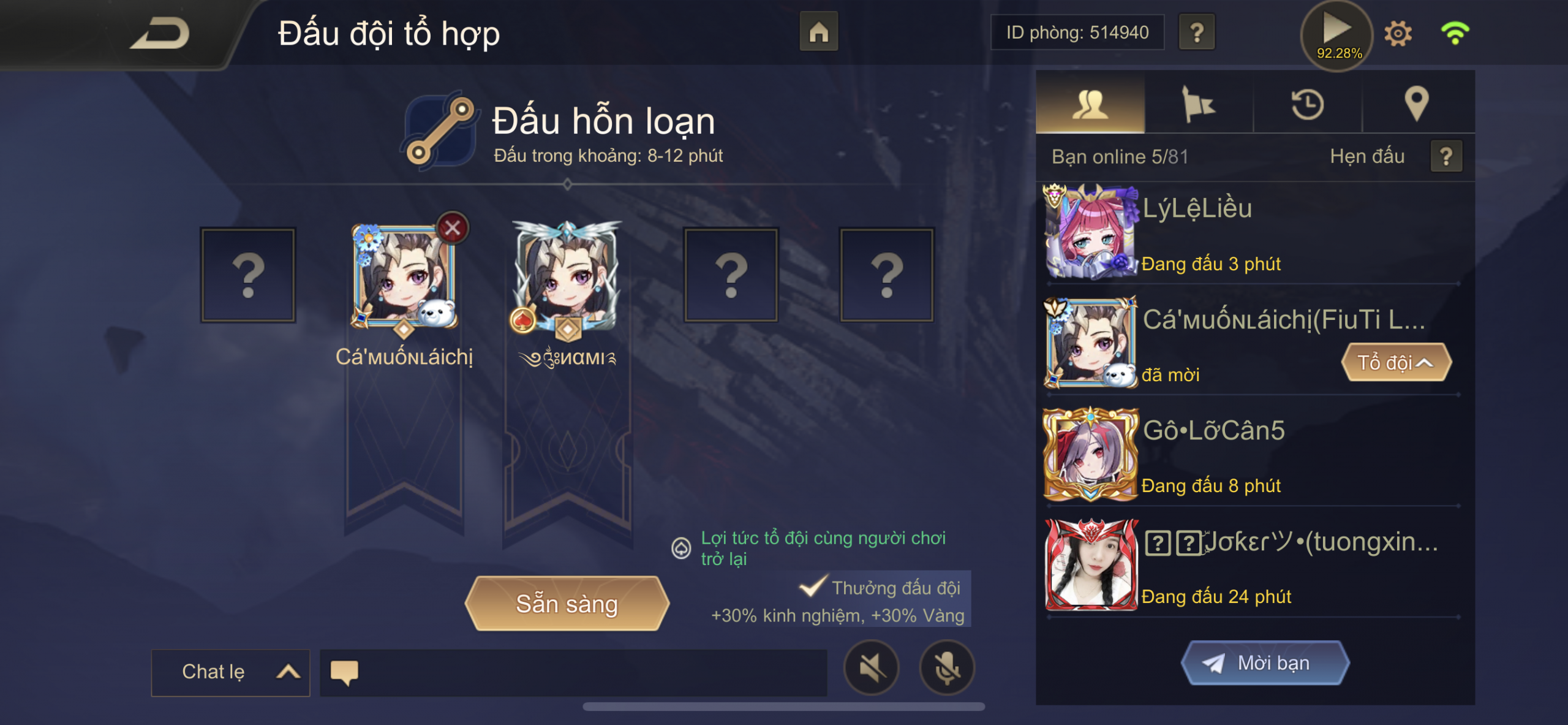Click the Mời bạn invite button

coord(1265,663)
